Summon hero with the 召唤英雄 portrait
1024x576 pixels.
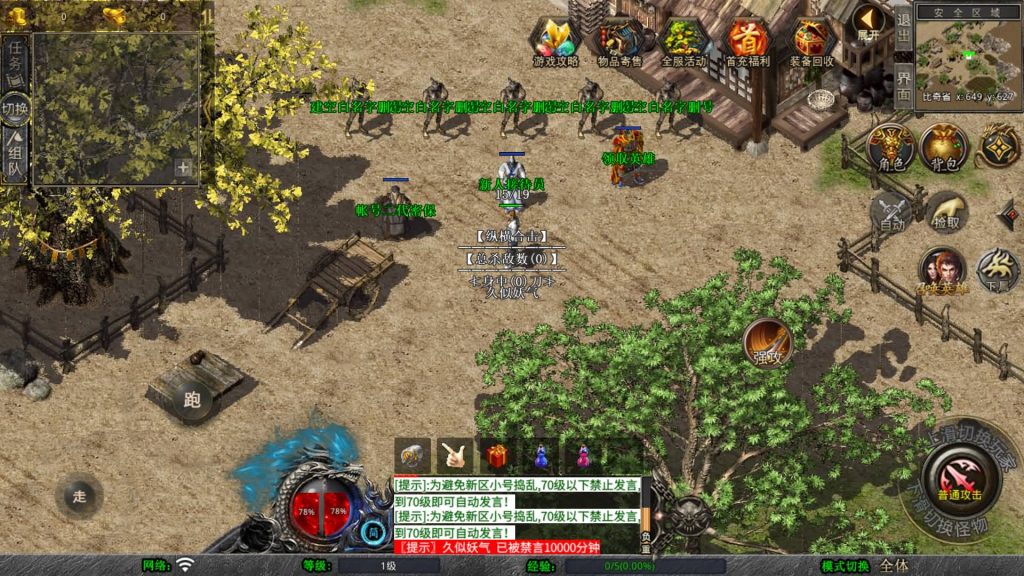click(x=941, y=270)
